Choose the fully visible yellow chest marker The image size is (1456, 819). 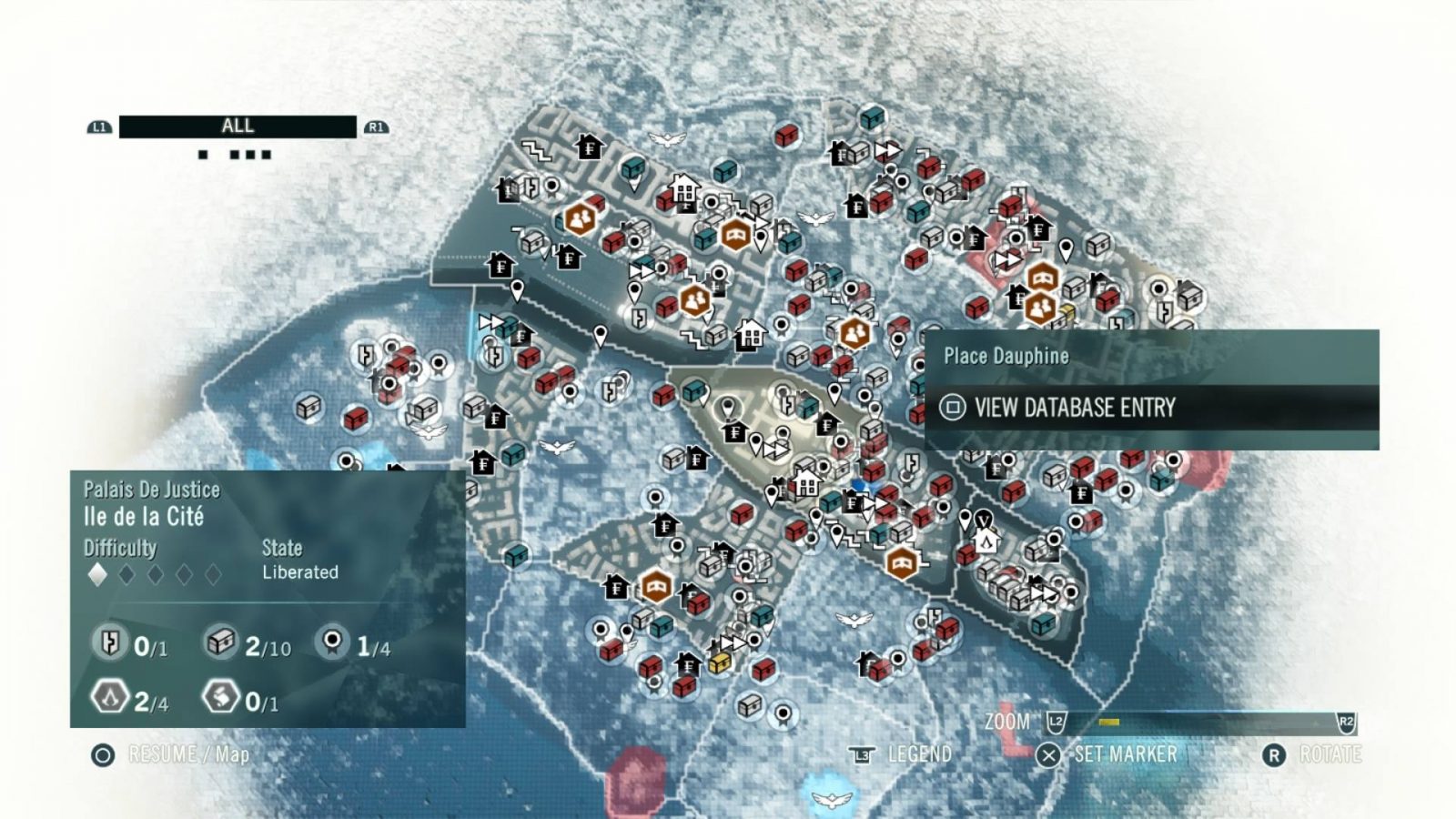click(720, 662)
